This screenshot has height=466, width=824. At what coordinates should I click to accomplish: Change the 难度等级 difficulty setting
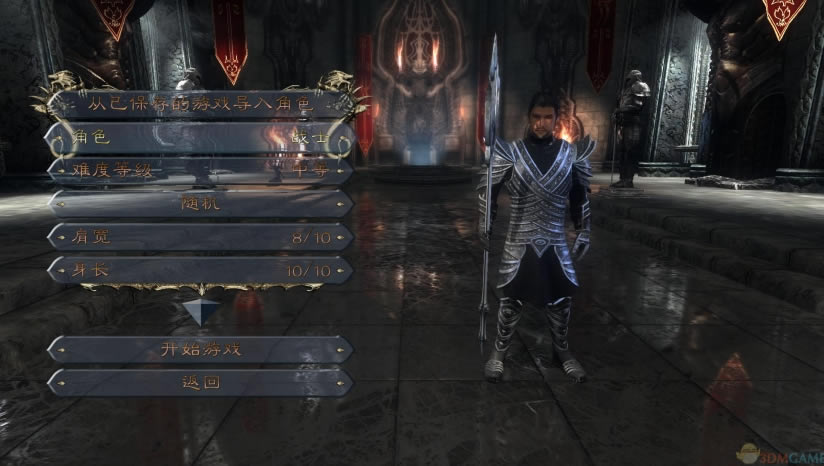[200, 170]
